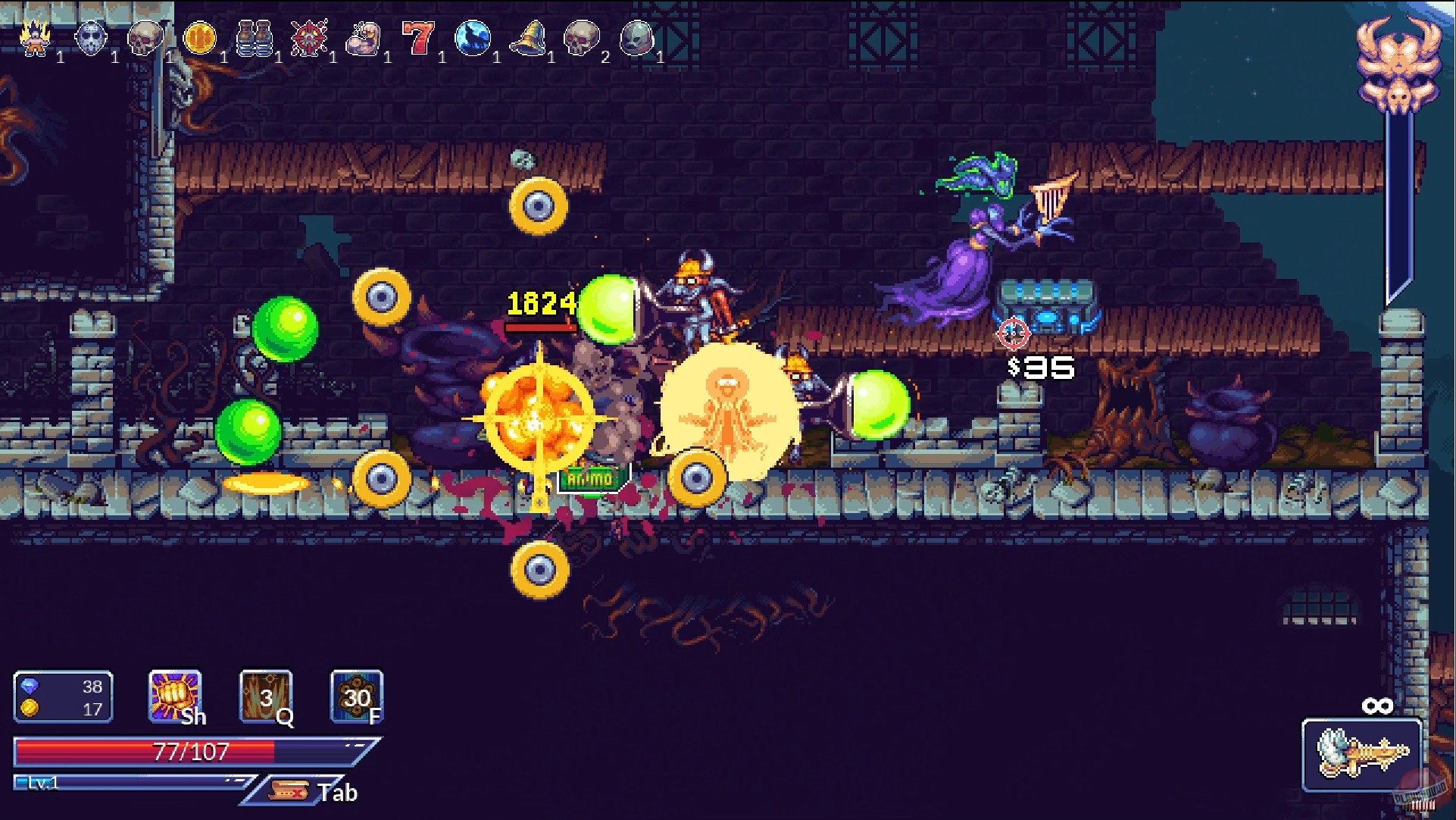This screenshot has height=820, width=1456.
Task: Select the skull item showing count 2
Action: 583,38
